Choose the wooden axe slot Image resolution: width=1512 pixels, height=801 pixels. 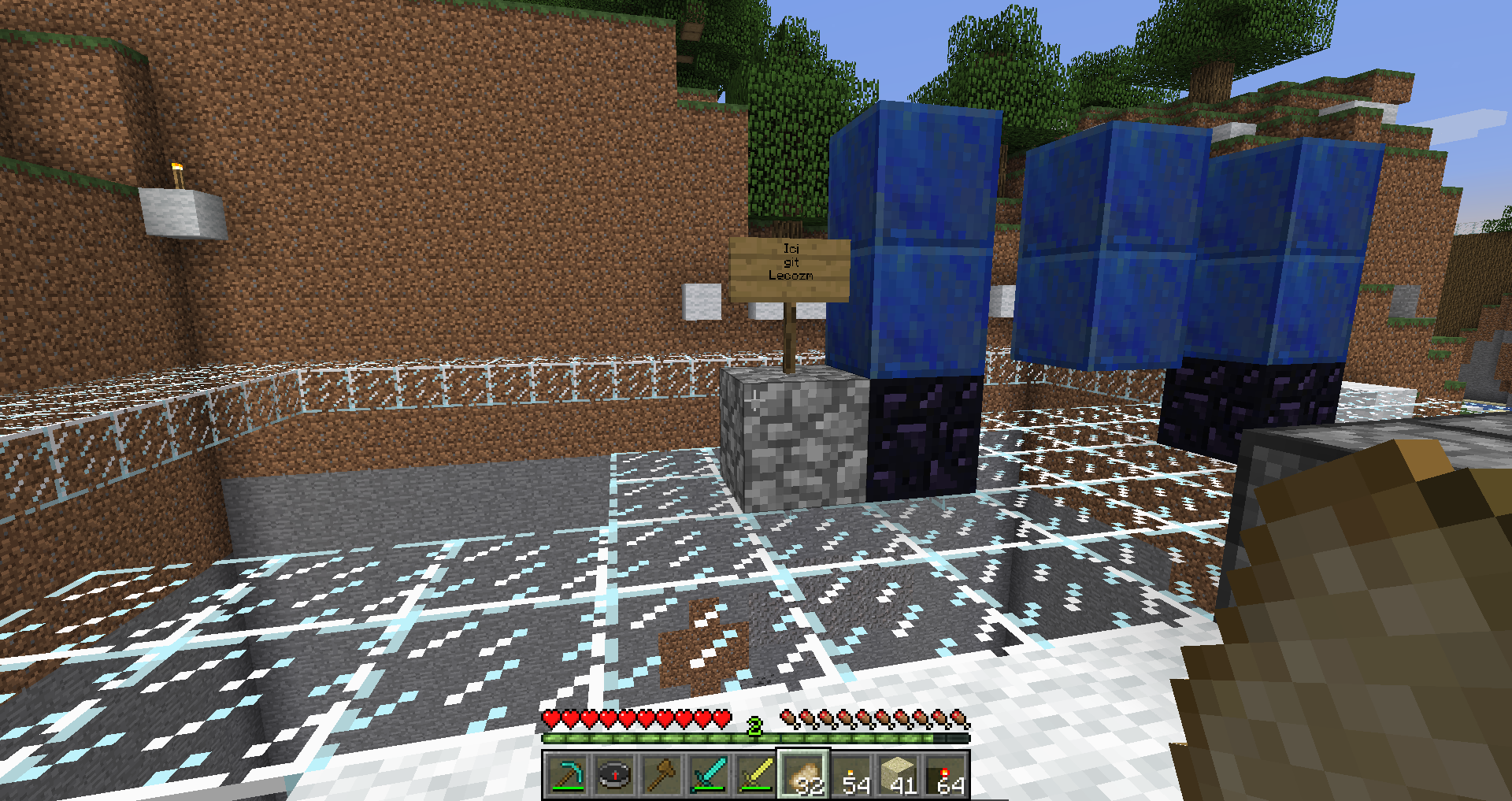[661, 775]
